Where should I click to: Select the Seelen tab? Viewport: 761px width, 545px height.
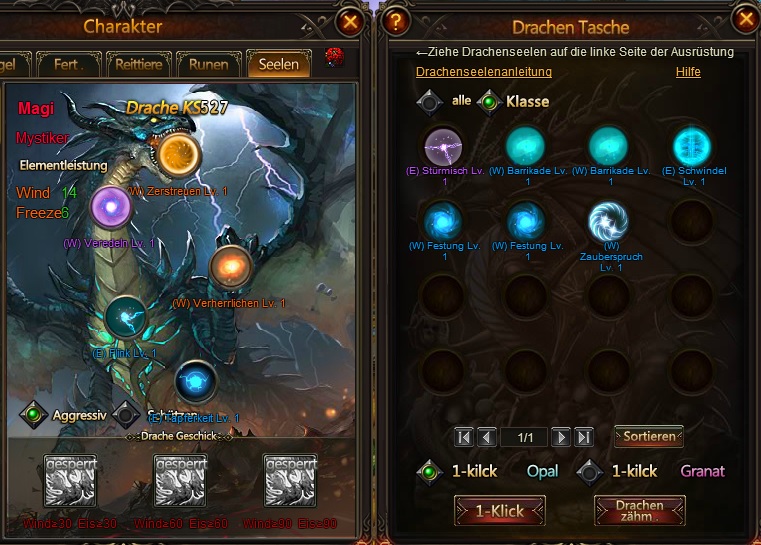[279, 65]
